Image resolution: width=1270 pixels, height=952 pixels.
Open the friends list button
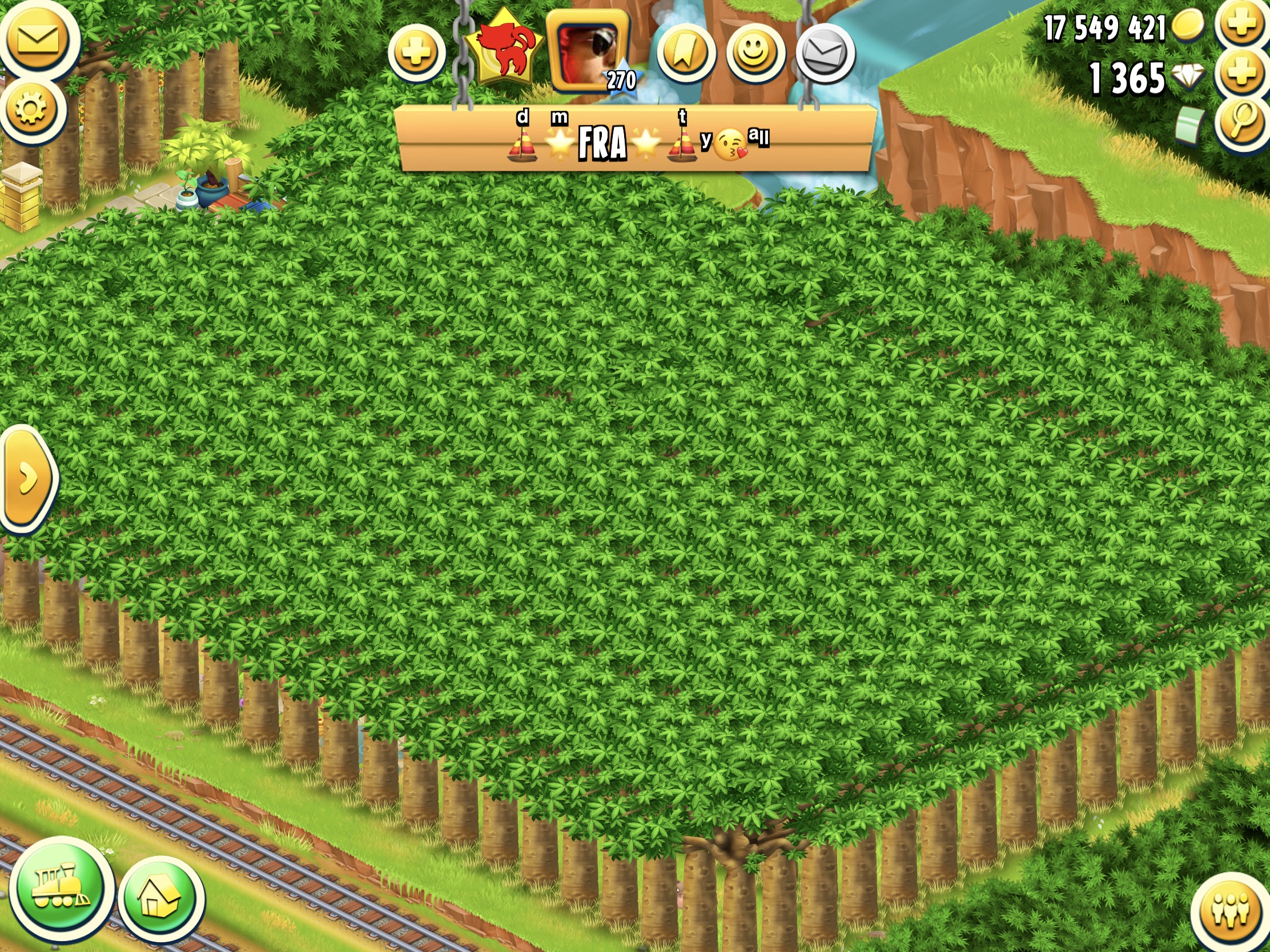(x=1231, y=912)
